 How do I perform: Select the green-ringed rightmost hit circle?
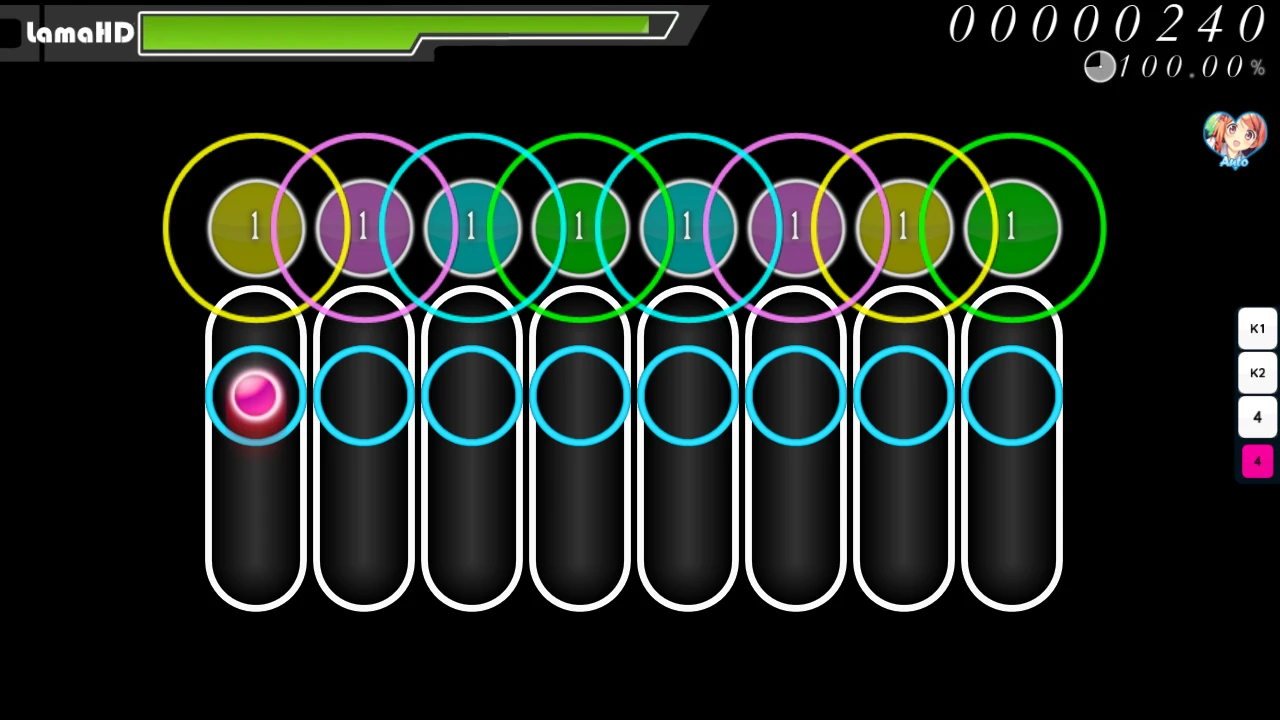[1011, 225]
